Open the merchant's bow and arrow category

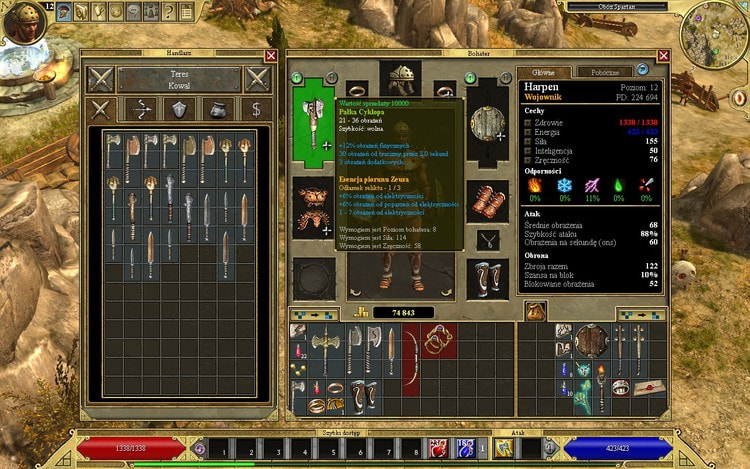pos(139,109)
